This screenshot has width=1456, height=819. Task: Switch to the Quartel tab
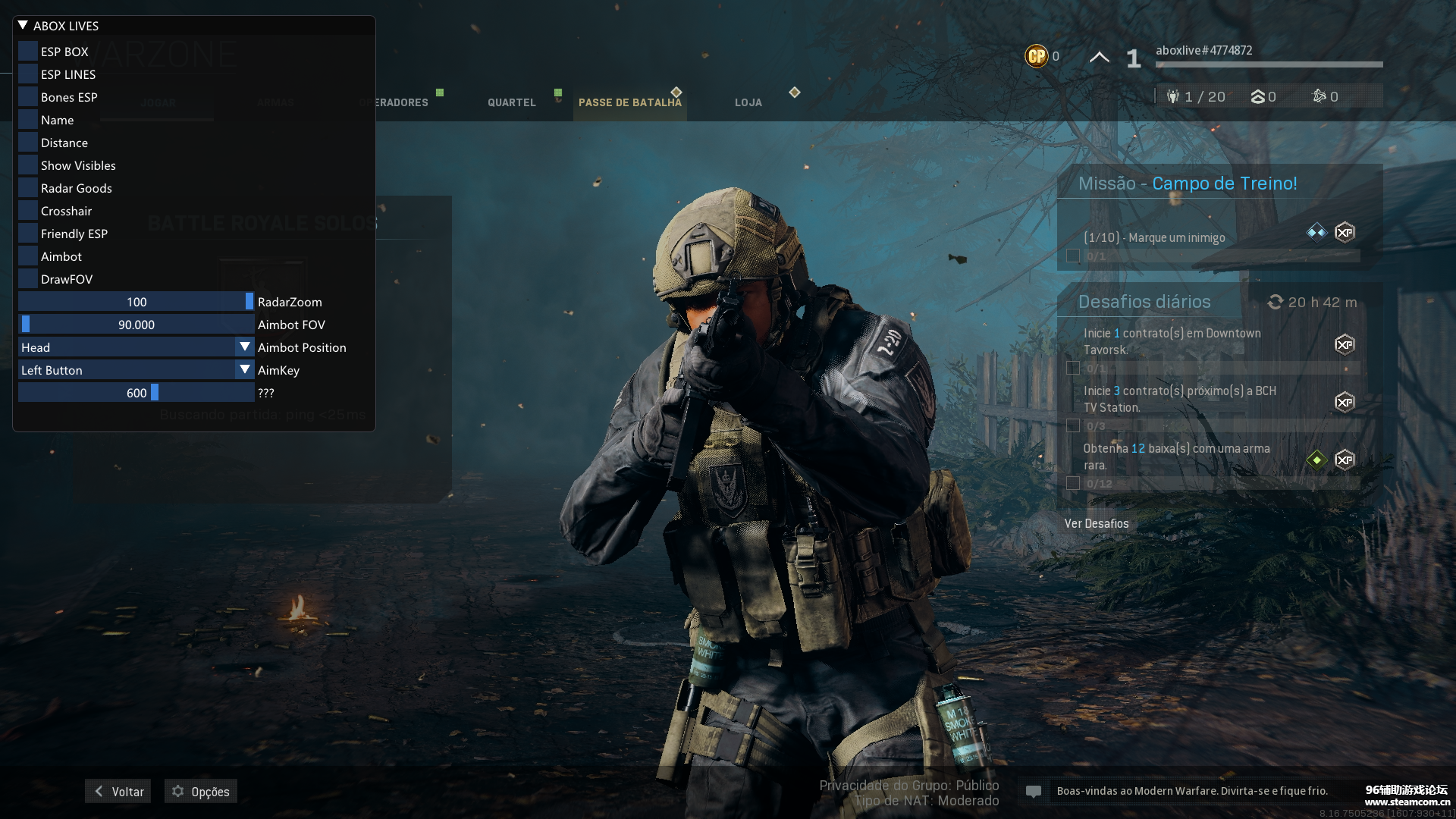coord(512,102)
